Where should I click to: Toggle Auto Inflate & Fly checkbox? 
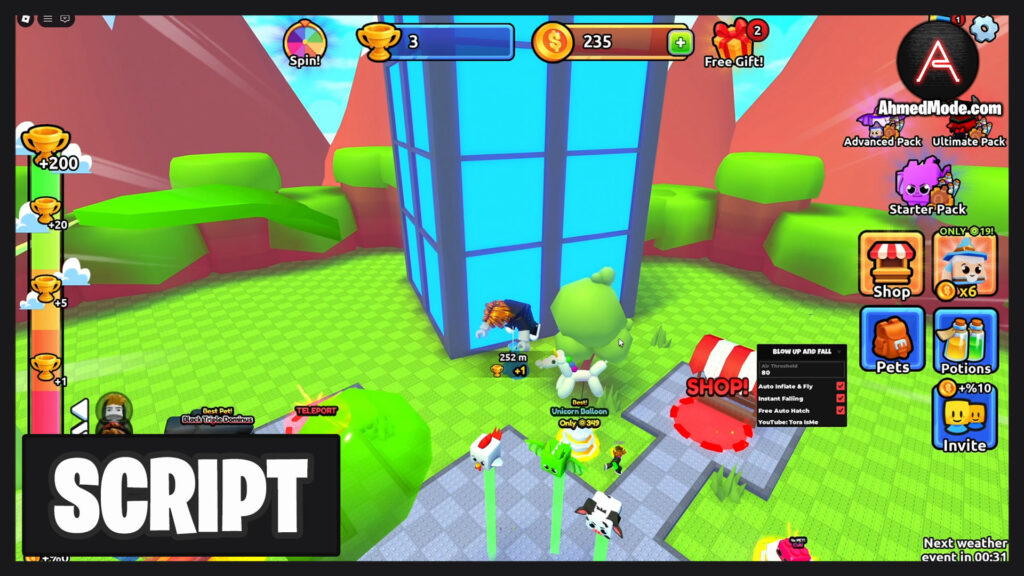[840, 386]
